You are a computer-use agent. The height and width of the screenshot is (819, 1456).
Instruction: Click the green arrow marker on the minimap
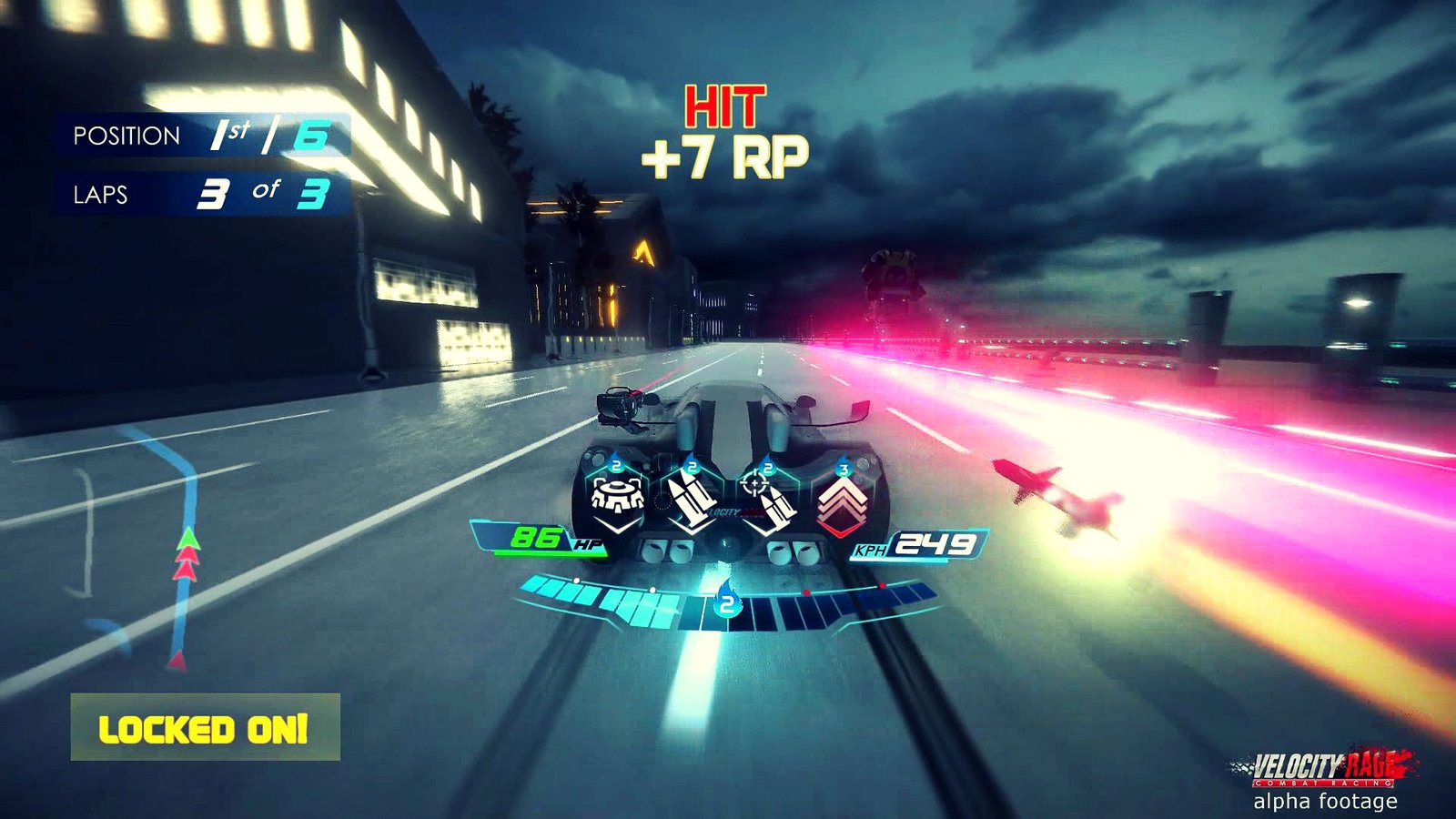coord(188,539)
